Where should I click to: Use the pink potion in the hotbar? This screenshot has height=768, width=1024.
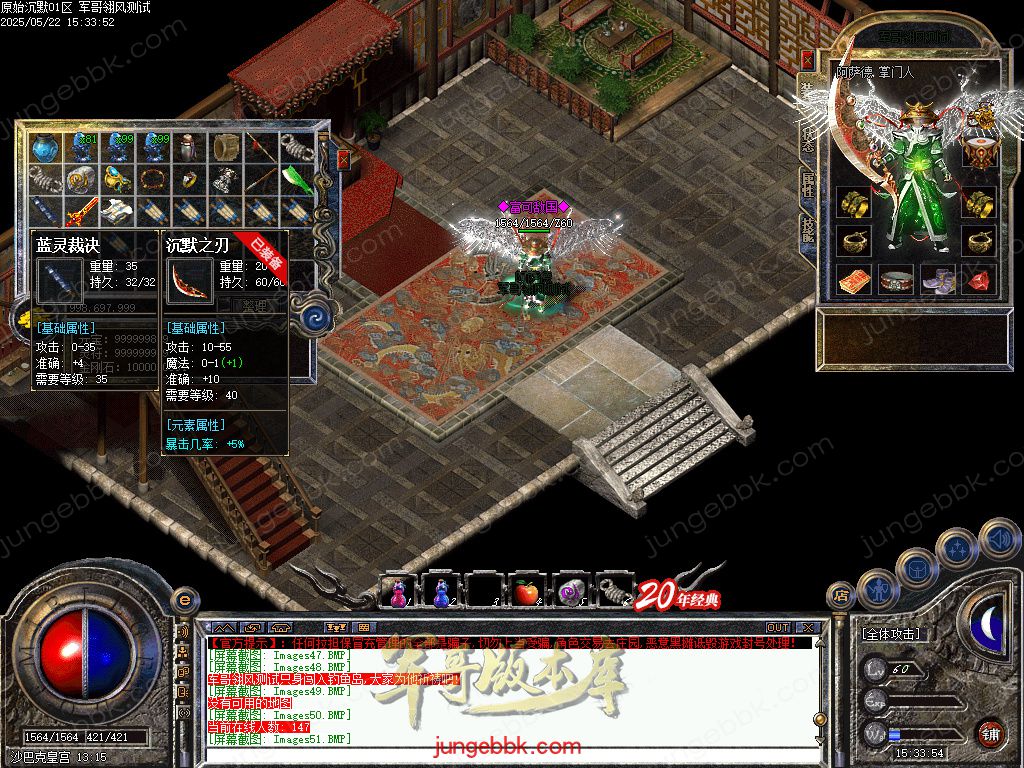tap(397, 592)
